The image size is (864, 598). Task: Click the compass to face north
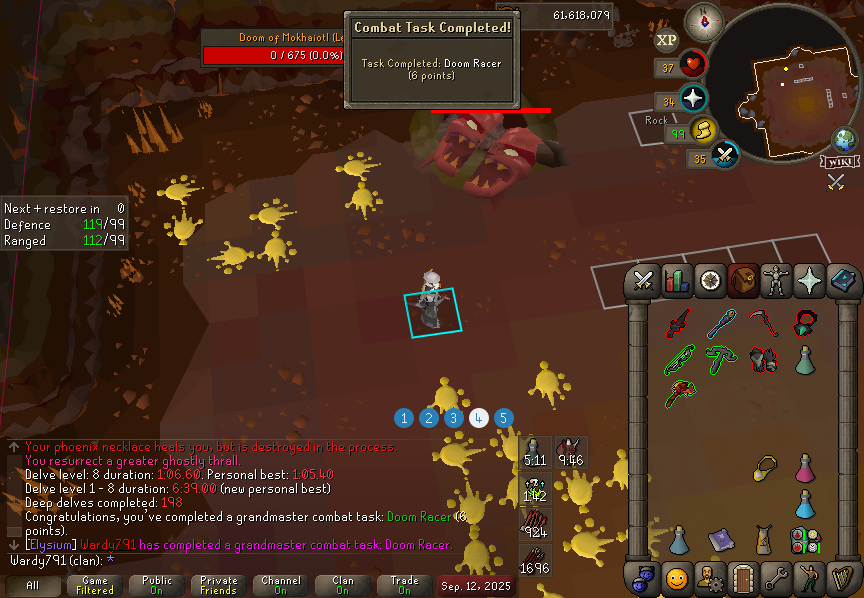704,21
